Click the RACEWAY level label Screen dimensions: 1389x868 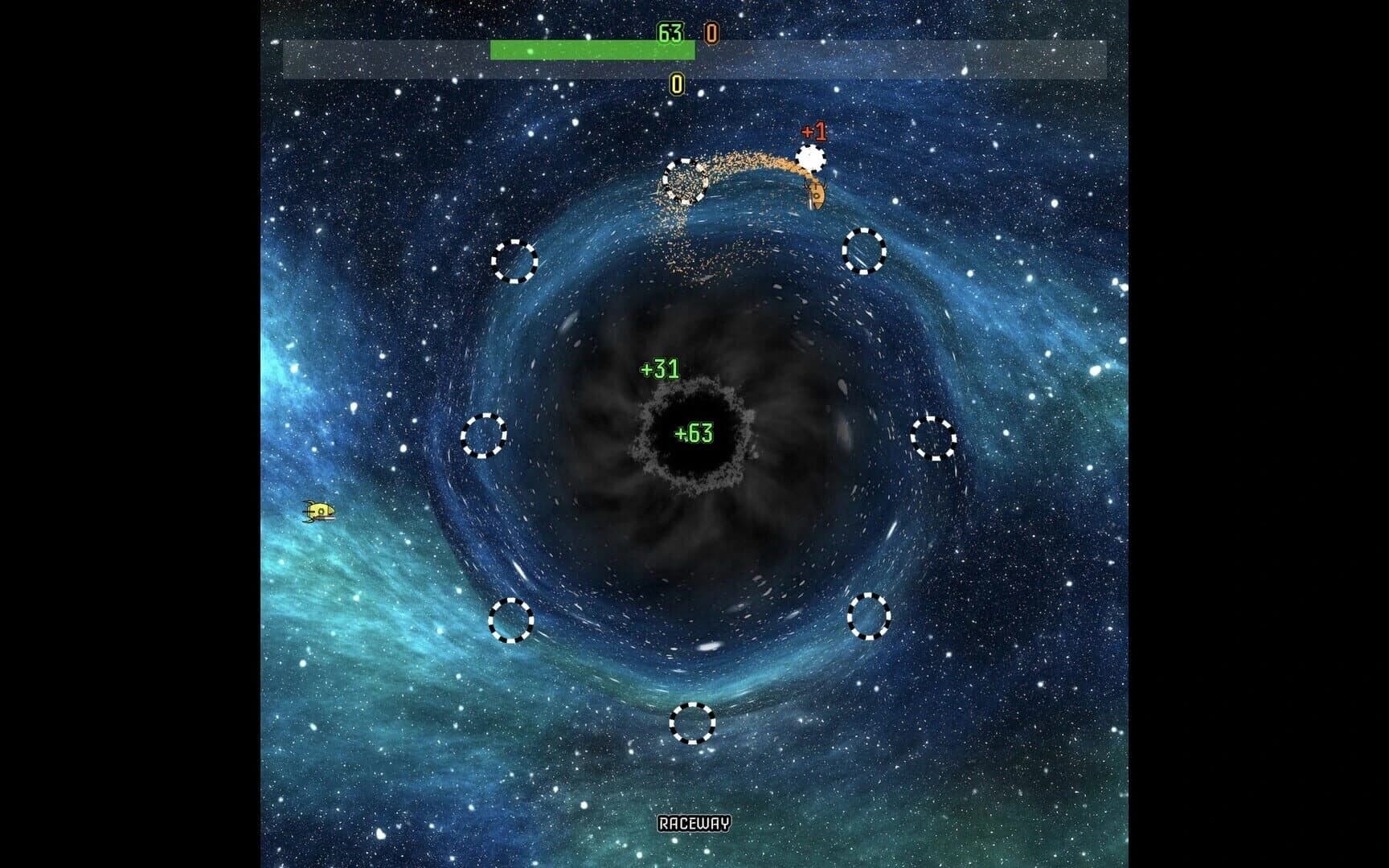pos(694,823)
